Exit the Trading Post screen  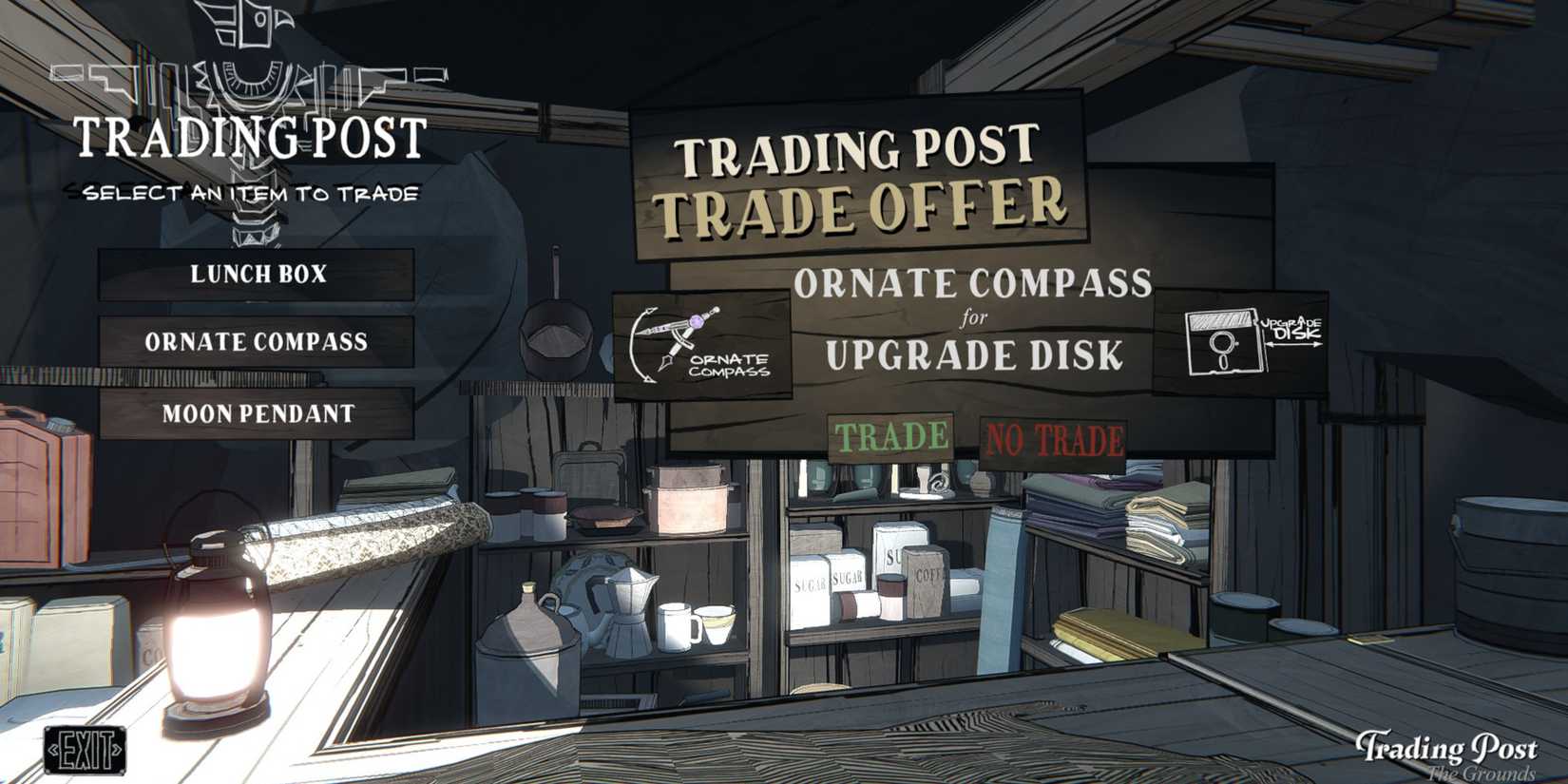(x=84, y=752)
